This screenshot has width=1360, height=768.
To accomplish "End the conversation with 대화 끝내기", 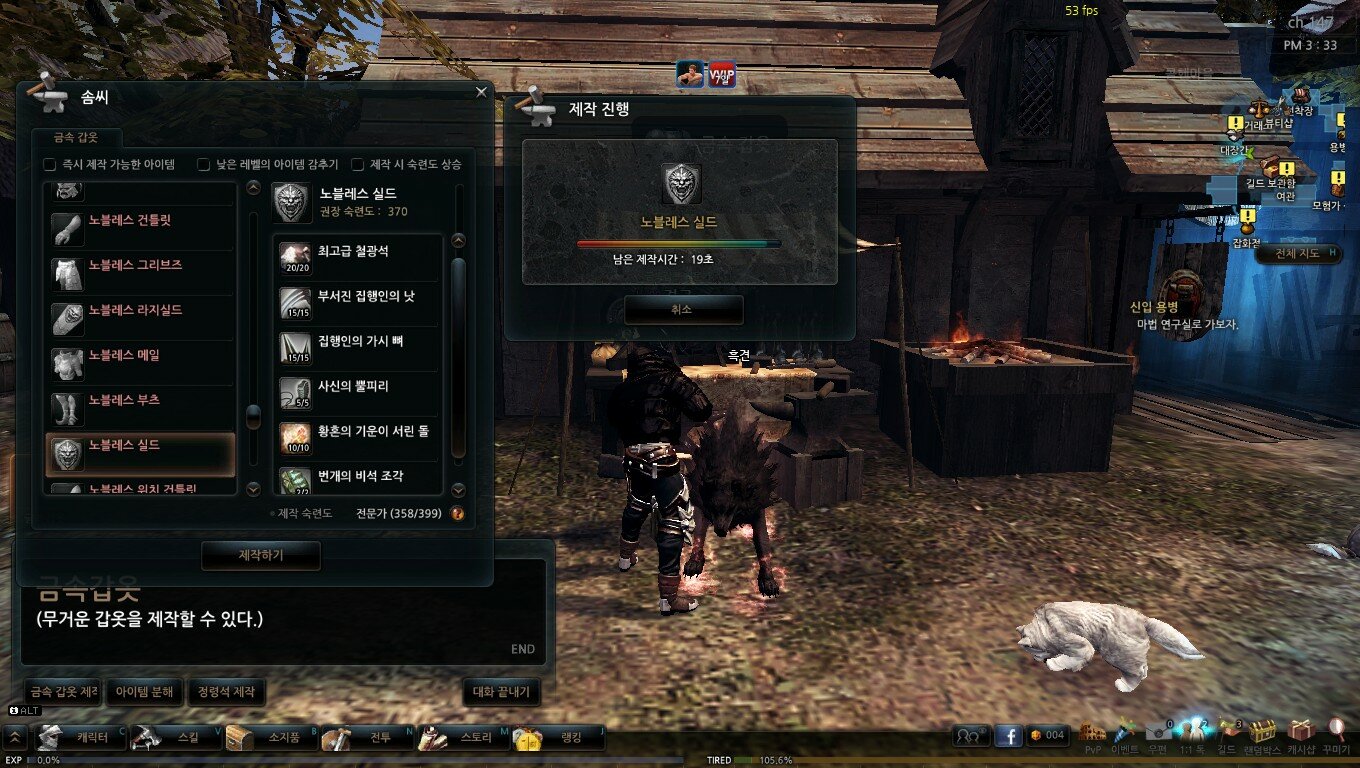I will pos(502,691).
